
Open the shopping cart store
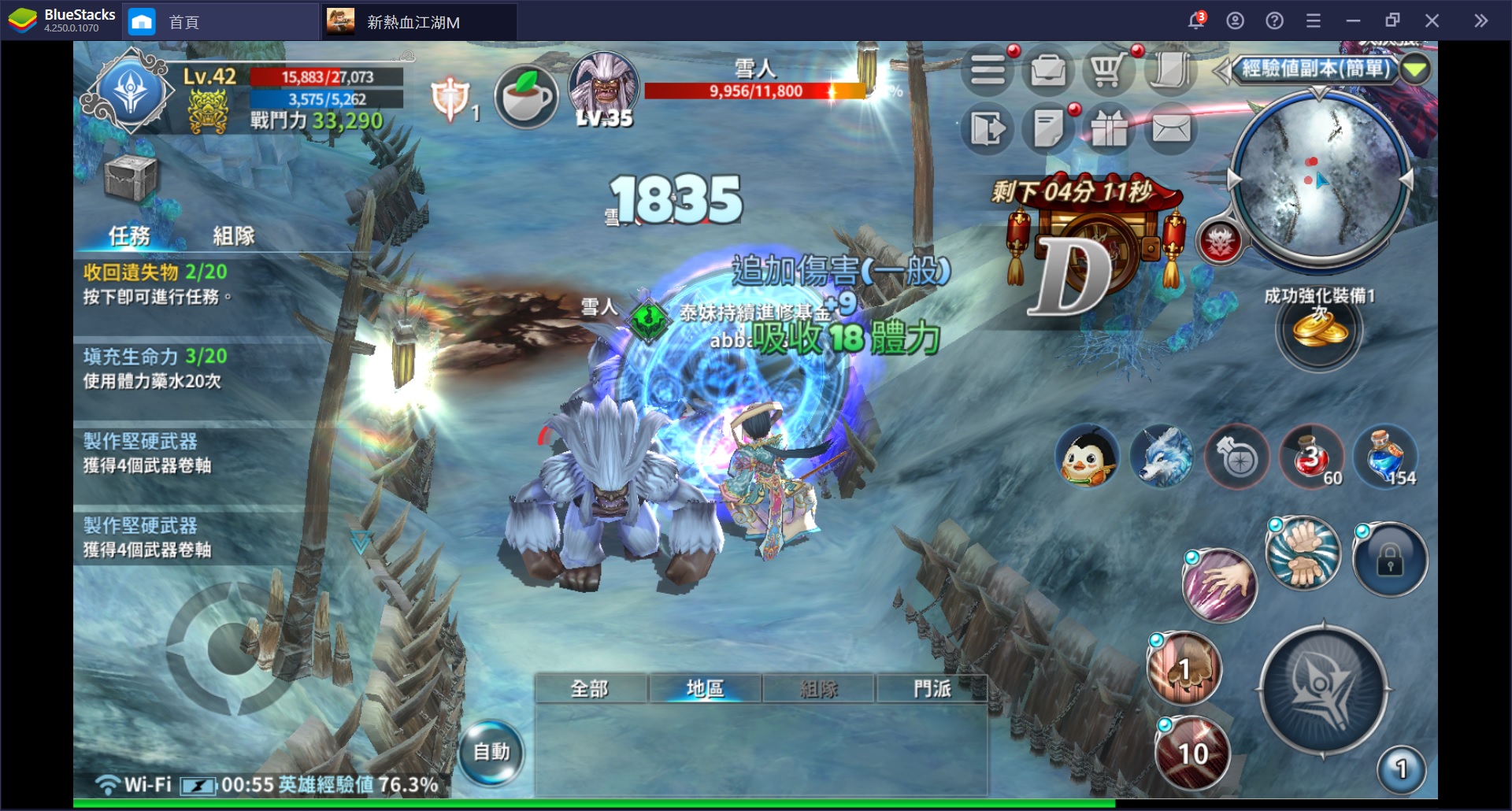[x=1108, y=72]
